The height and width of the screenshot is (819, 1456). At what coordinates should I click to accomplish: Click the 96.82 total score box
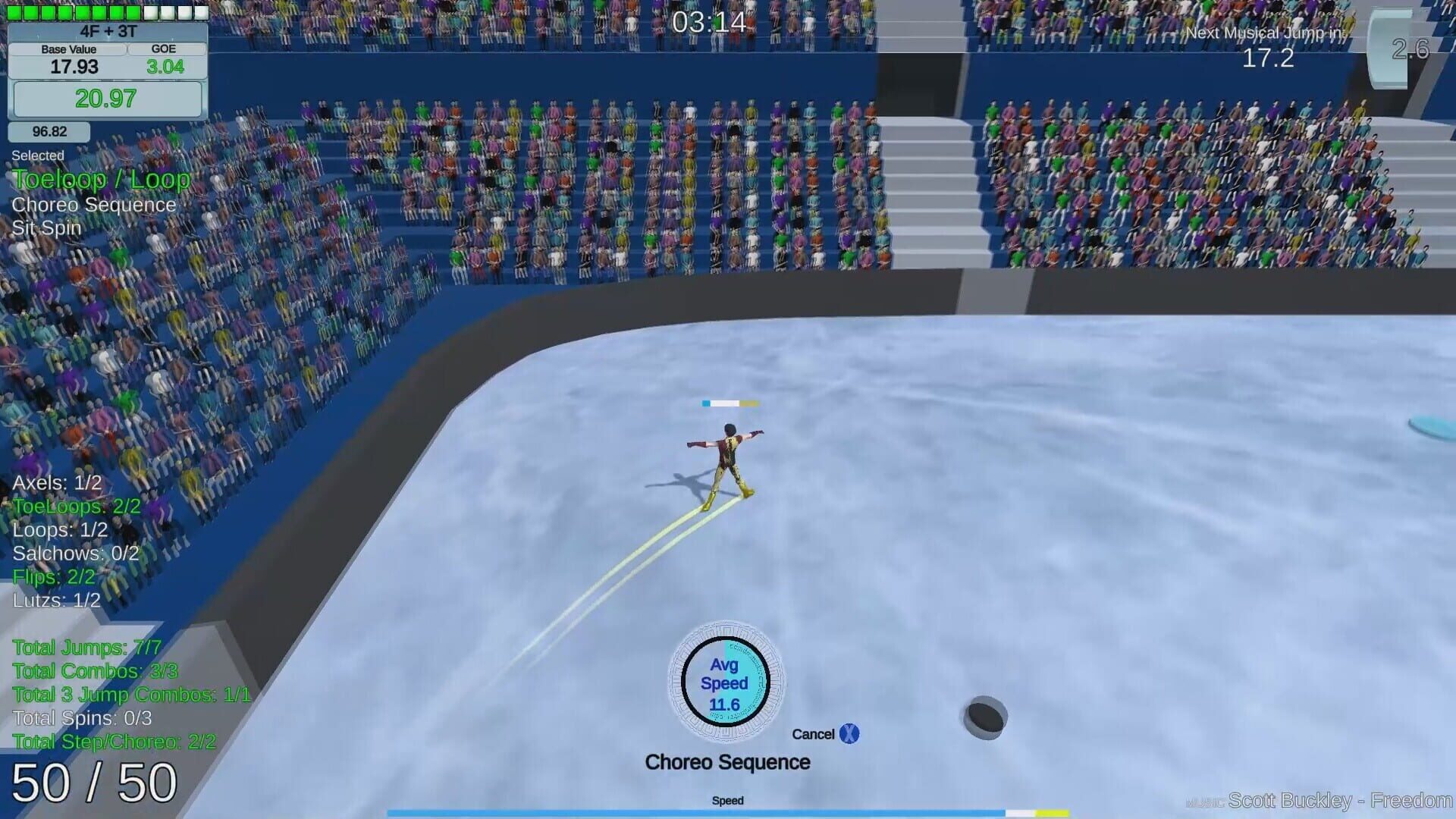tap(49, 130)
